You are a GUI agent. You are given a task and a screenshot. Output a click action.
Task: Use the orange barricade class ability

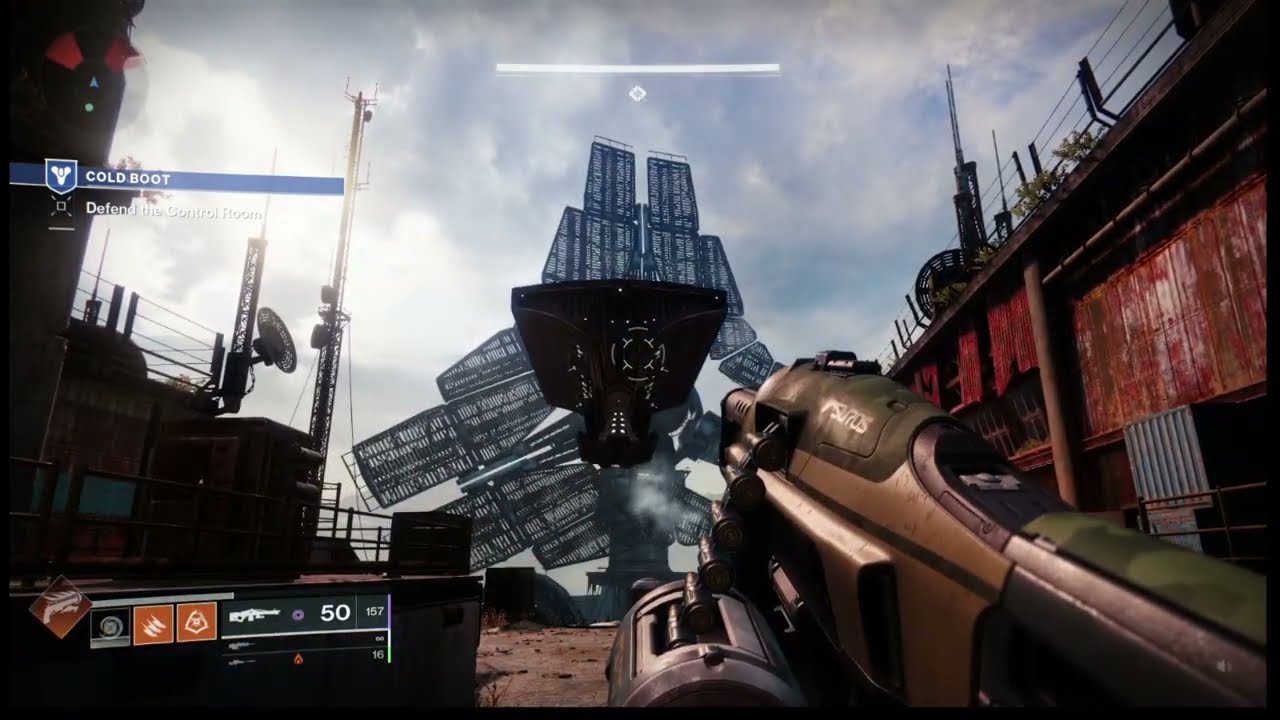point(197,622)
